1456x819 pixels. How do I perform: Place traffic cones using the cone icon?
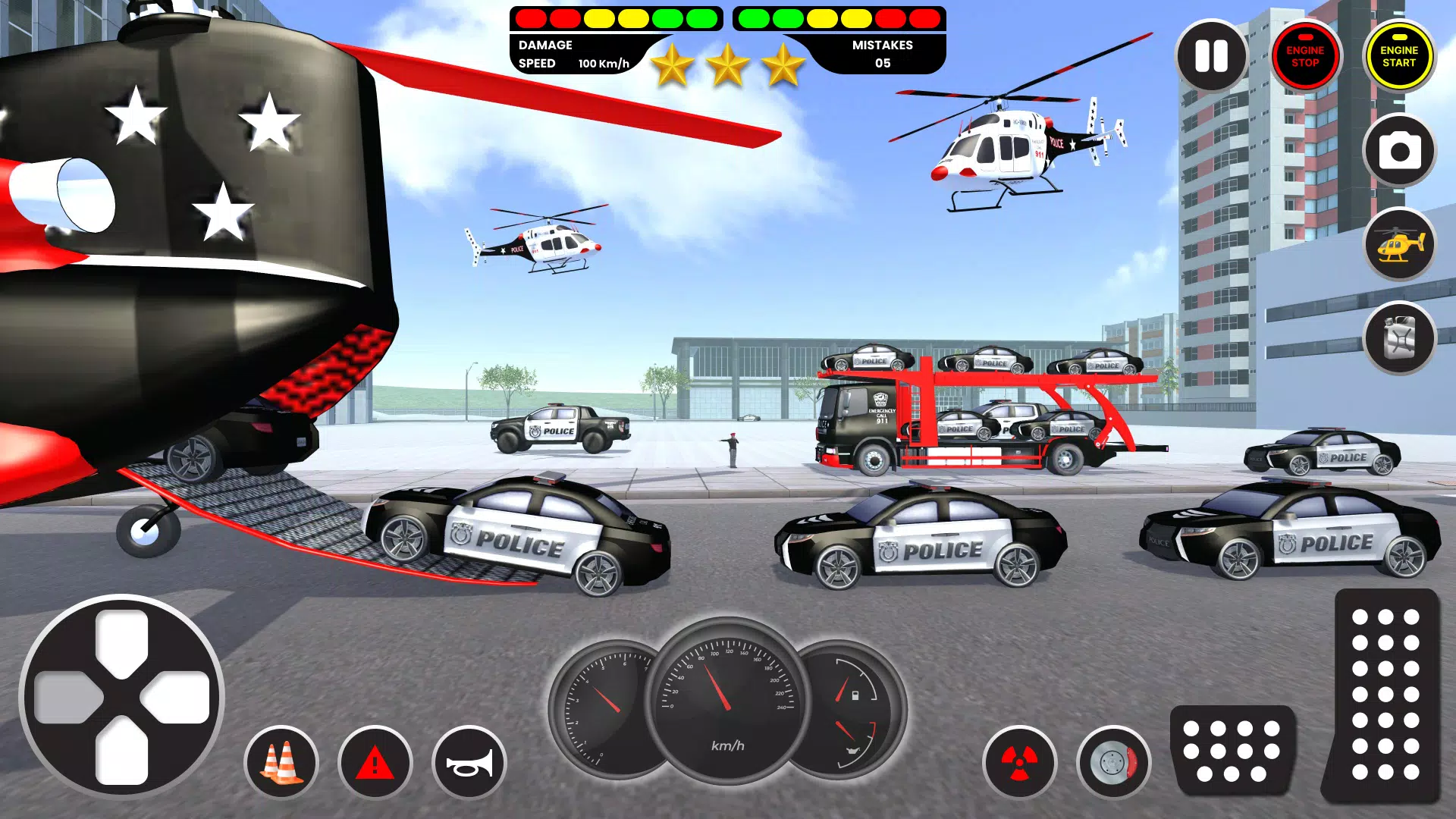(x=282, y=761)
